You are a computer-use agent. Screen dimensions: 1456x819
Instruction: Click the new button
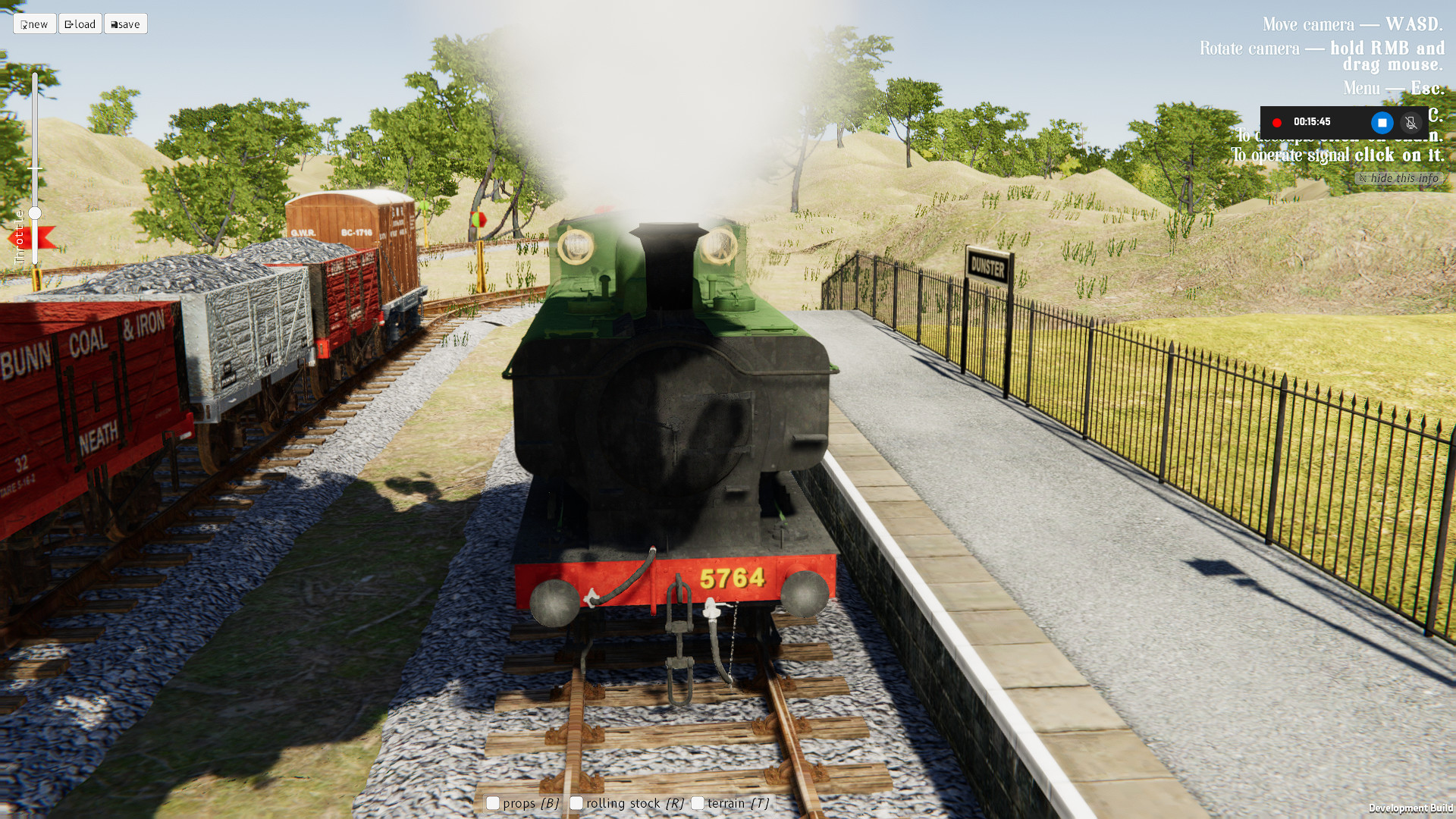click(x=34, y=24)
